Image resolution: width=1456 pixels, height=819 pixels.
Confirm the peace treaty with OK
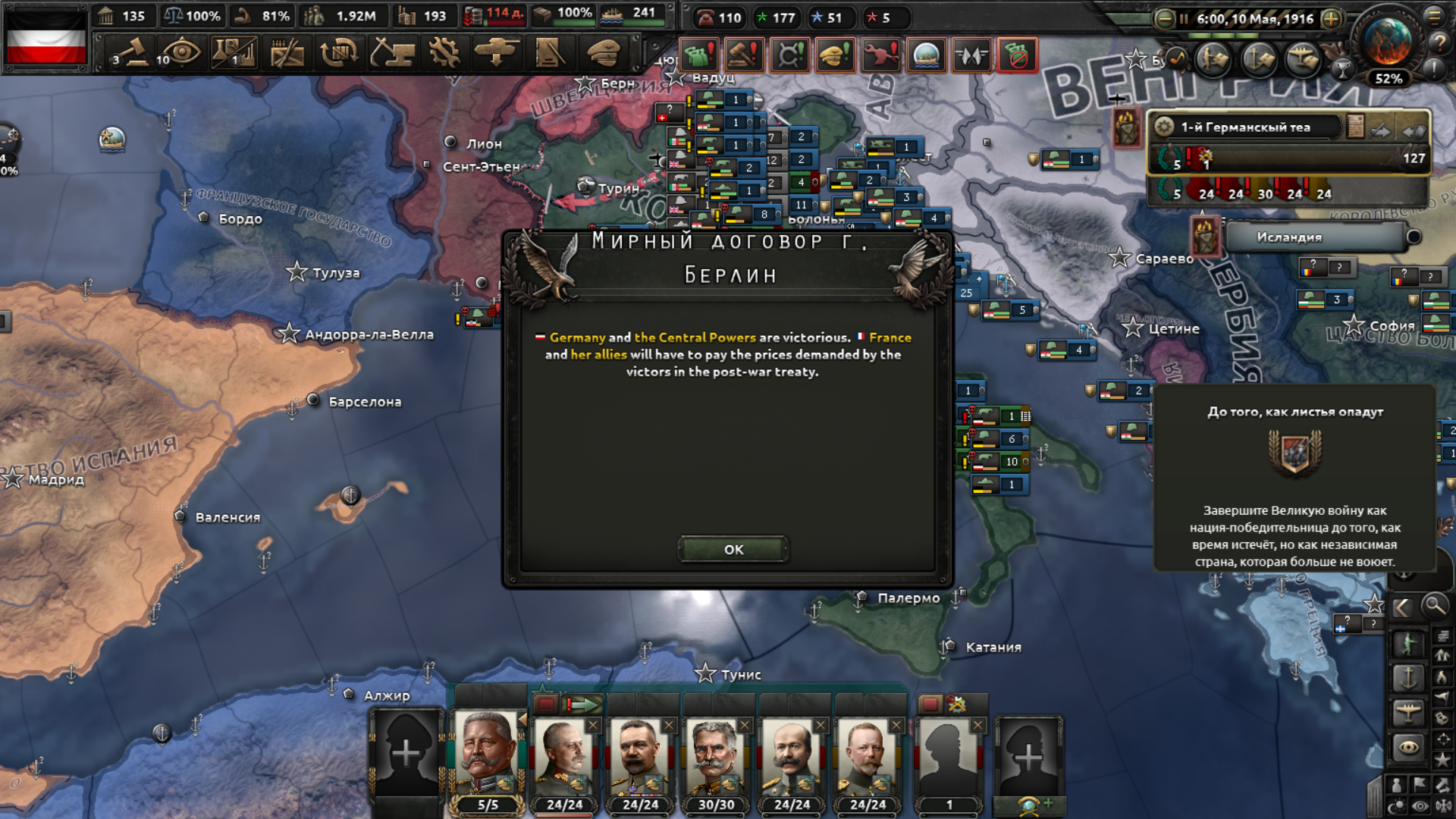733,549
